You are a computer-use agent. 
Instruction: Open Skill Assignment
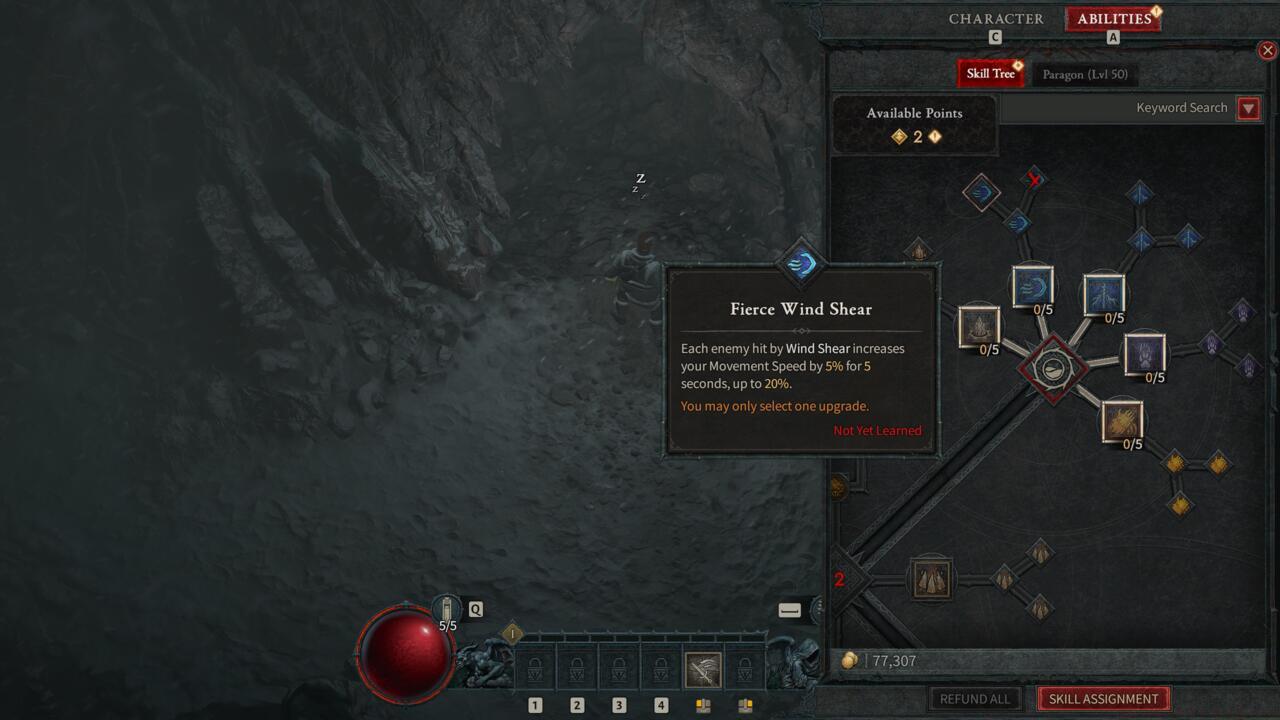(x=1103, y=699)
